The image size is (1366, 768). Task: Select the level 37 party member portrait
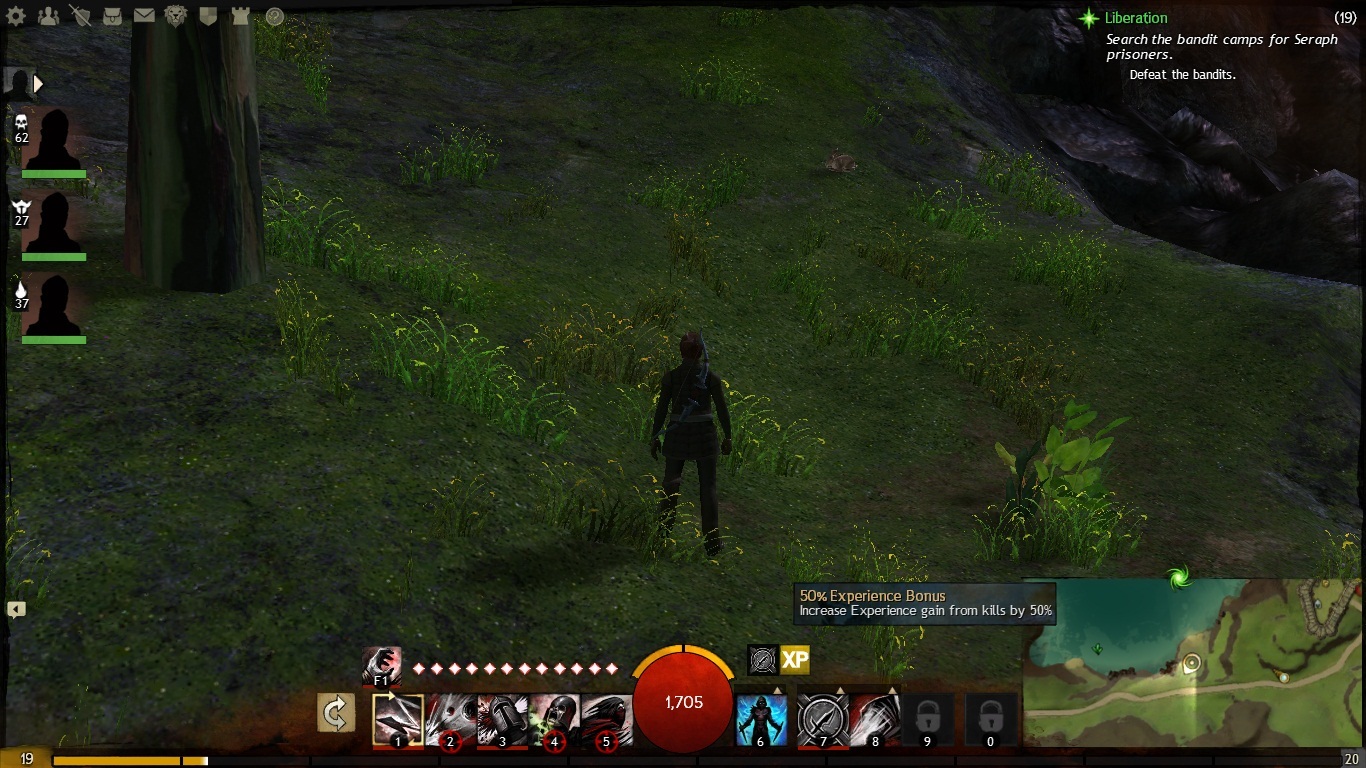(52, 307)
